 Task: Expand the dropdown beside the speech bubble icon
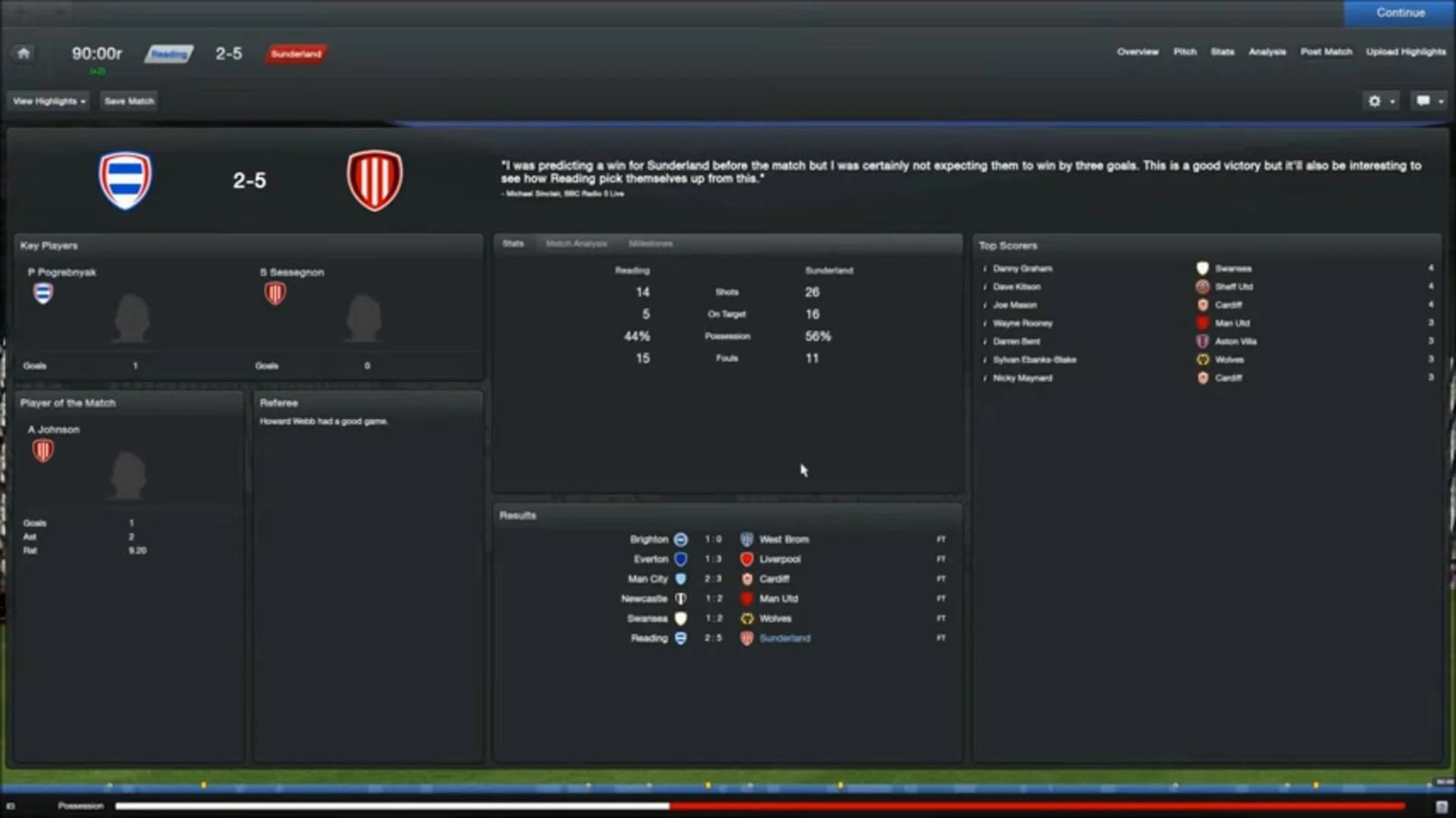pos(1440,101)
